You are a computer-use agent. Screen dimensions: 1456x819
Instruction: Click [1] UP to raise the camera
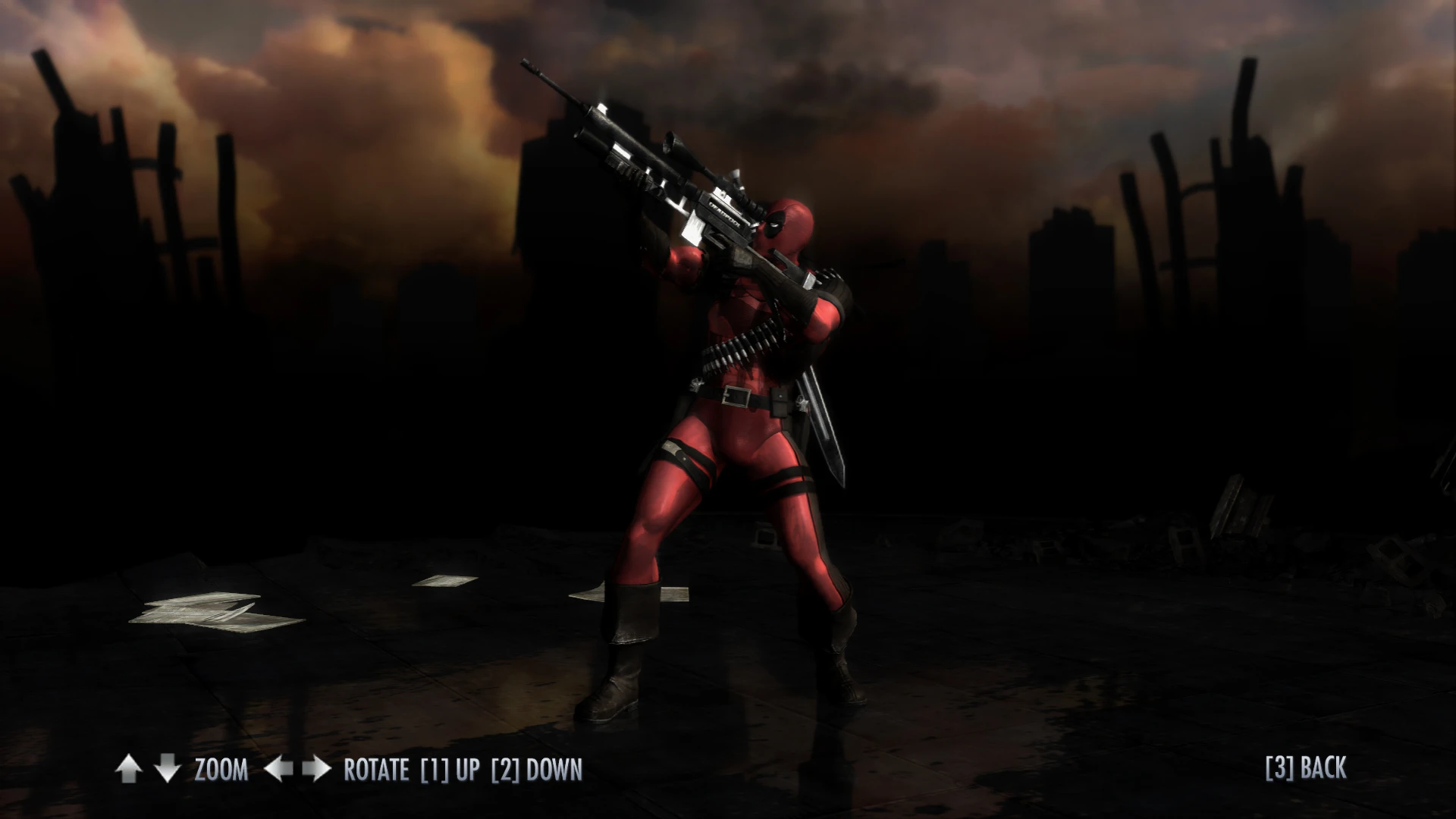tap(449, 769)
